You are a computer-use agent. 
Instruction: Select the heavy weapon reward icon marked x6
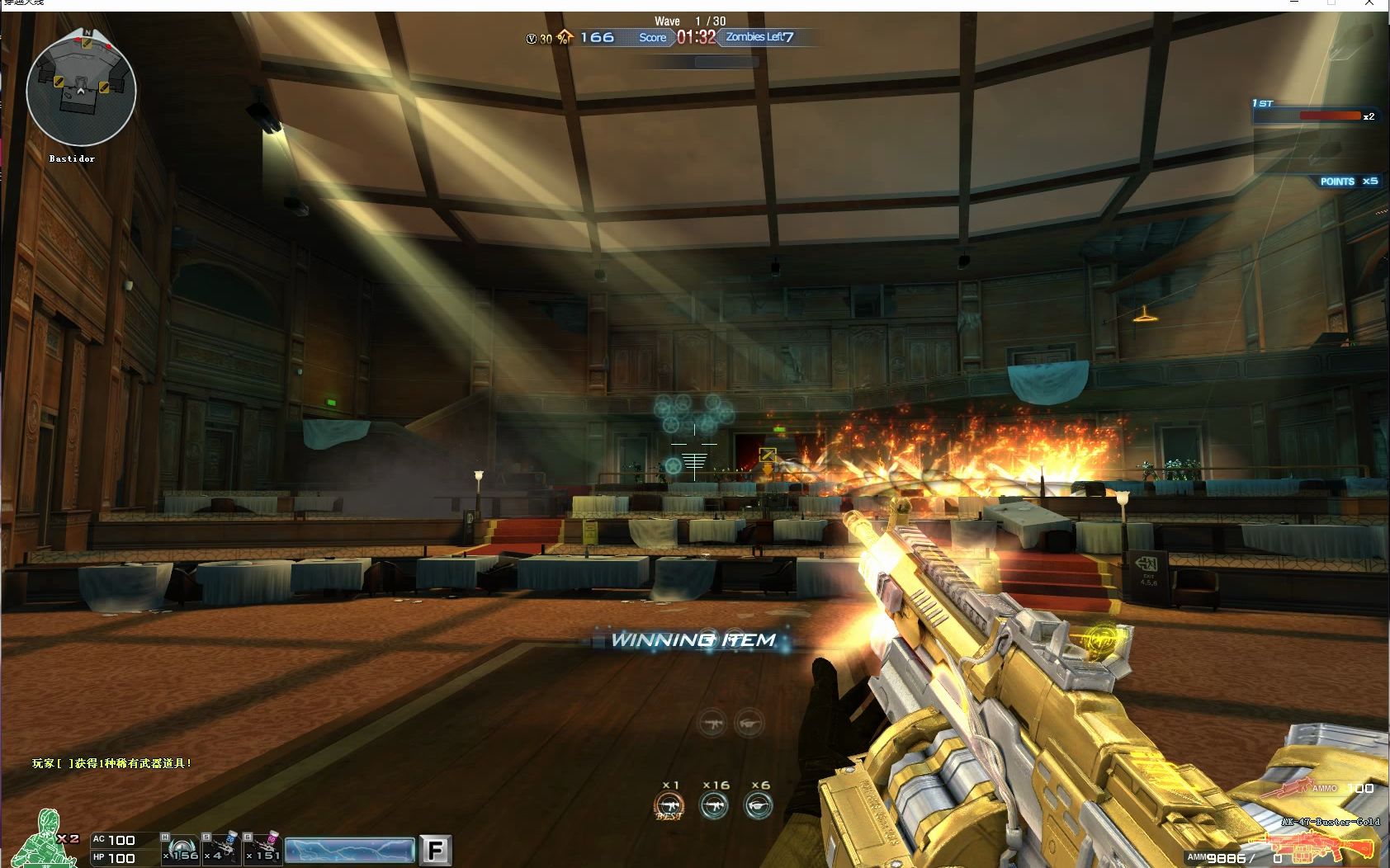pyautogui.click(x=759, y=805)
